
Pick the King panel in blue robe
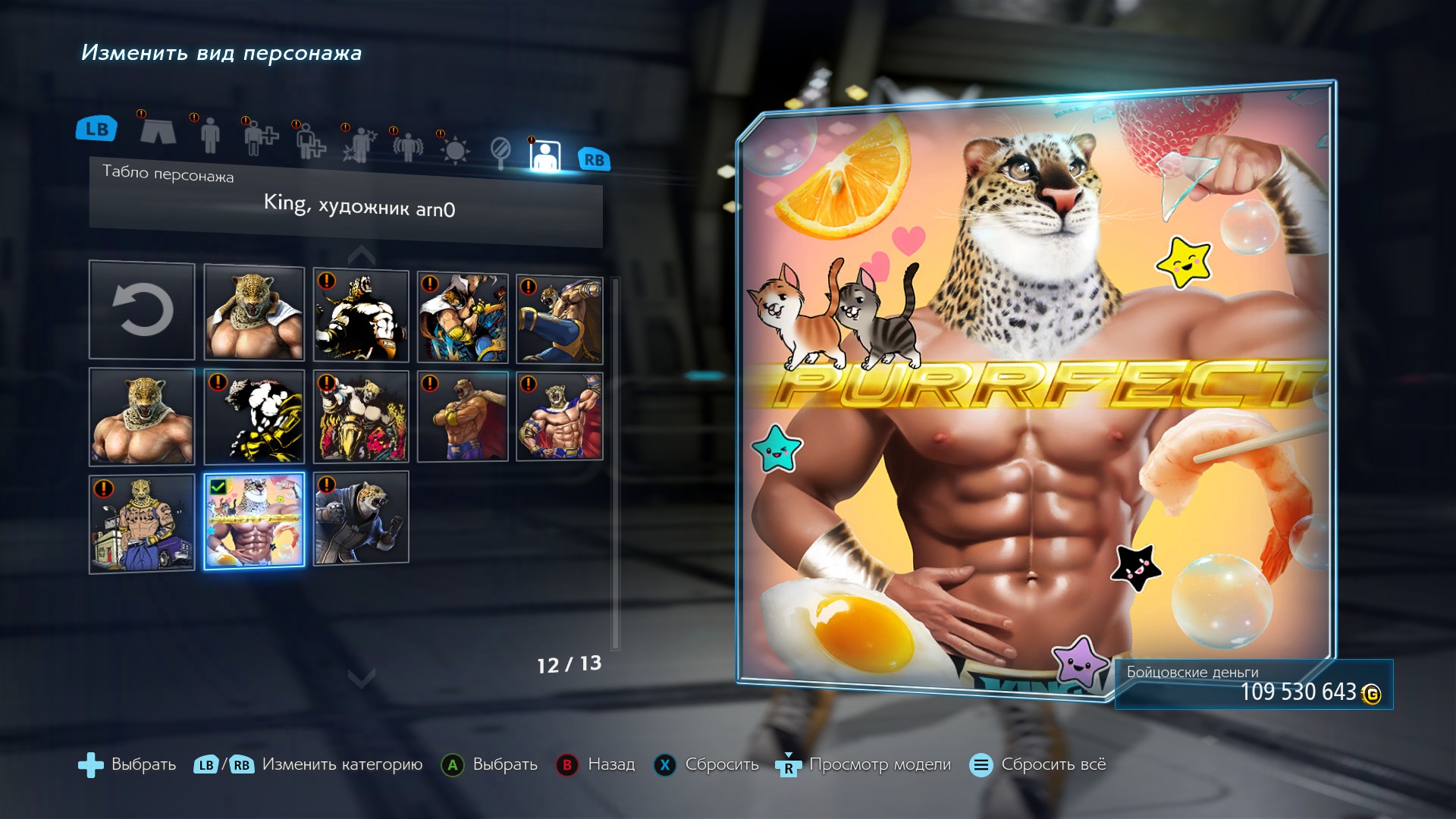click(361, 517)
